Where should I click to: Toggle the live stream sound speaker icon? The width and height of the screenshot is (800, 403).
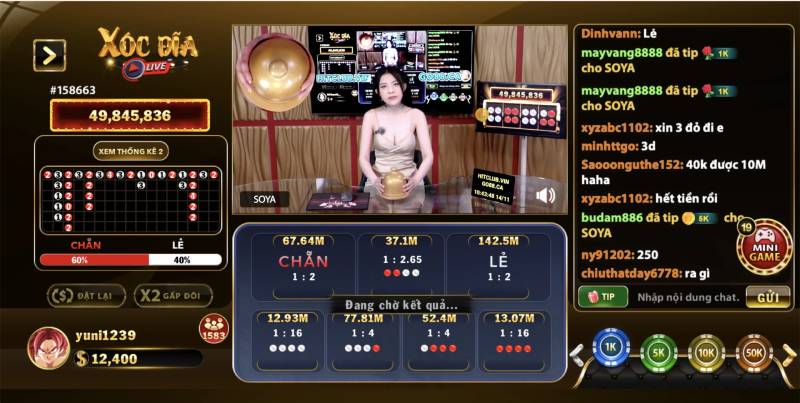click(x=545, y=196)
